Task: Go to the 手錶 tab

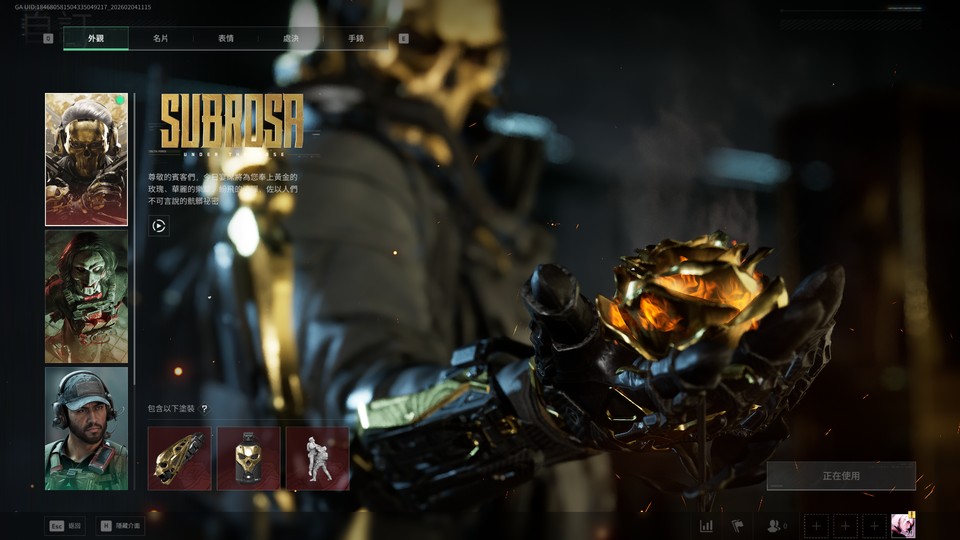Action: [355, 39]
